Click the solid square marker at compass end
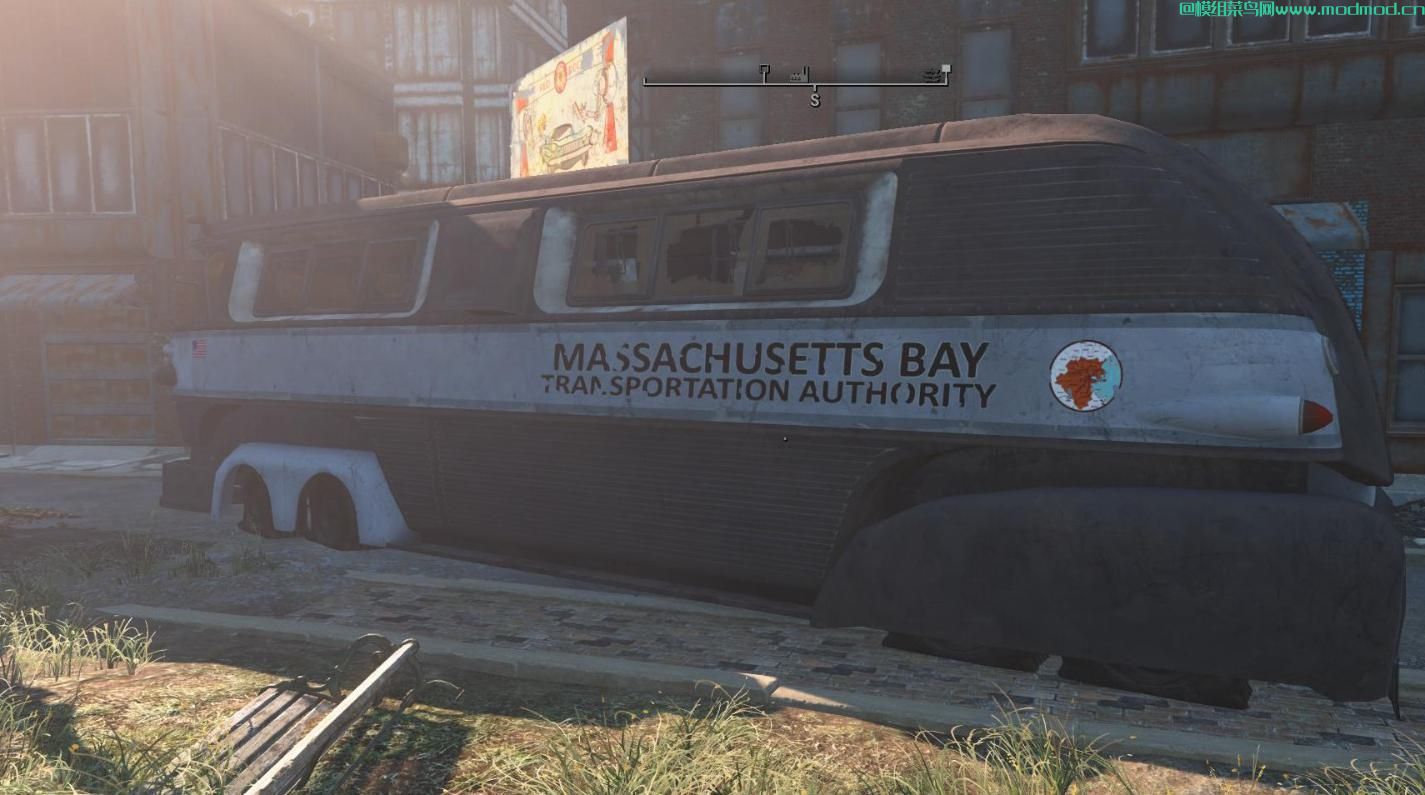Screen dimensions: 1425x795 point(946,69)
